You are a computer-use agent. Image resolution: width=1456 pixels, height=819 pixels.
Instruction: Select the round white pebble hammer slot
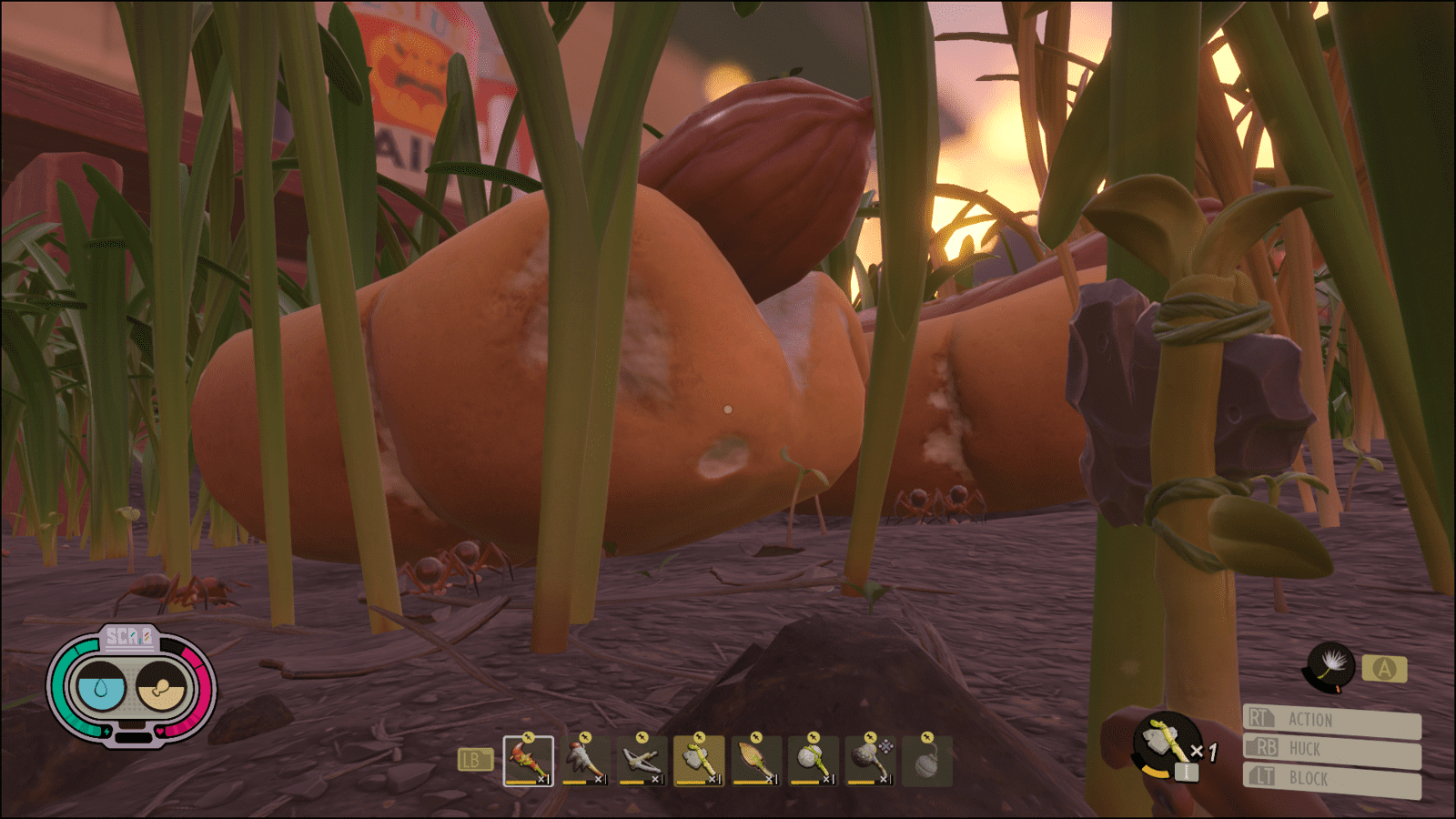pyautogui.click(x=813, y=761)
